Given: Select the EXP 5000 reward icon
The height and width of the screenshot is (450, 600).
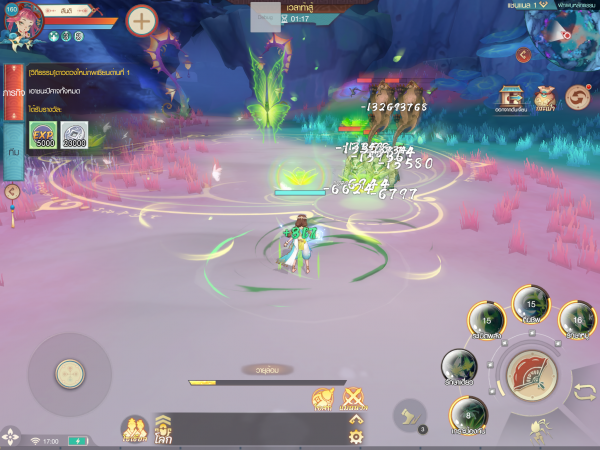Looking at the screenshot, I should [x=43, y=135].
